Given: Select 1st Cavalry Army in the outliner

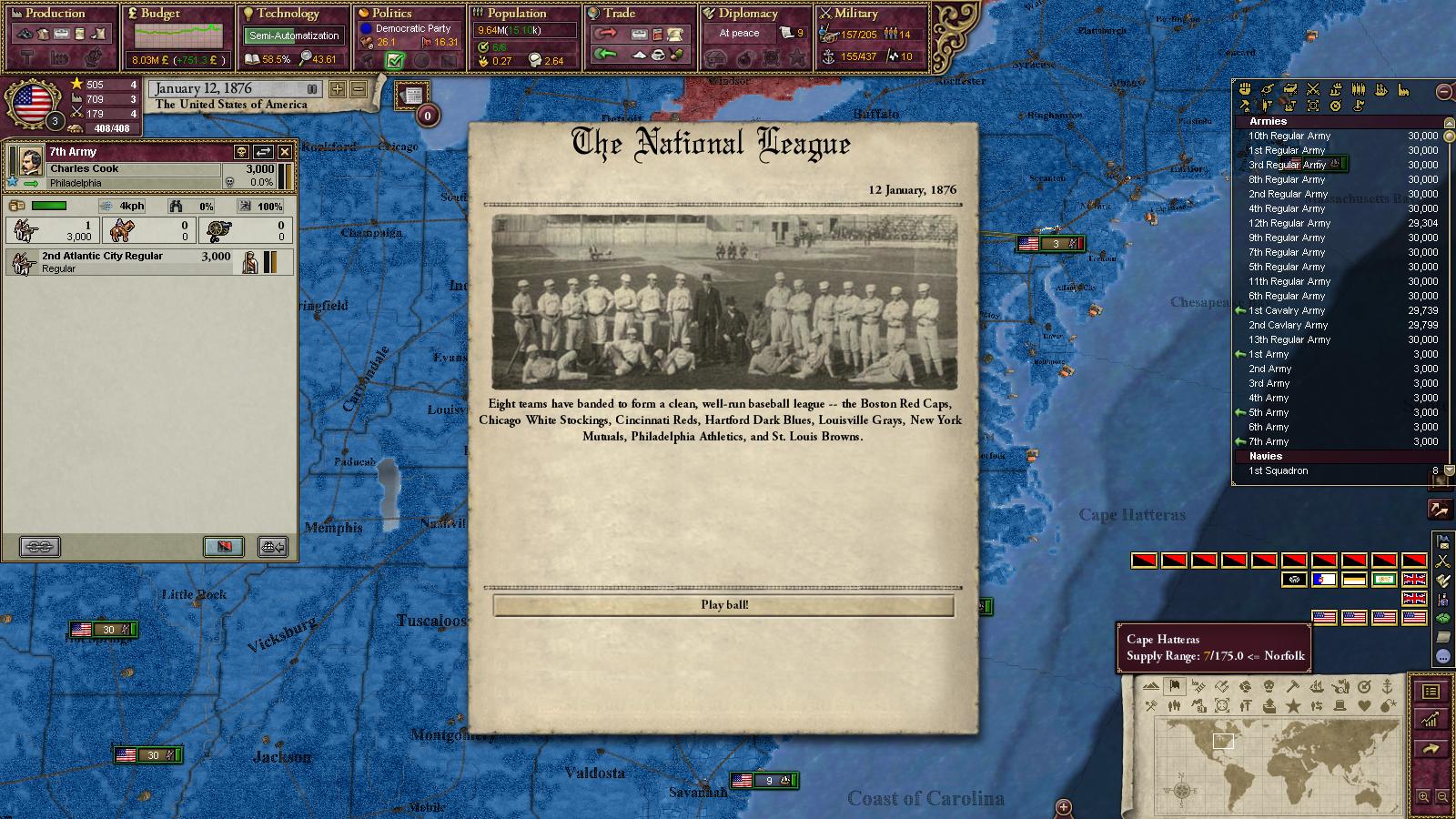Looking at the screenshot, I should pos(1286,310).
